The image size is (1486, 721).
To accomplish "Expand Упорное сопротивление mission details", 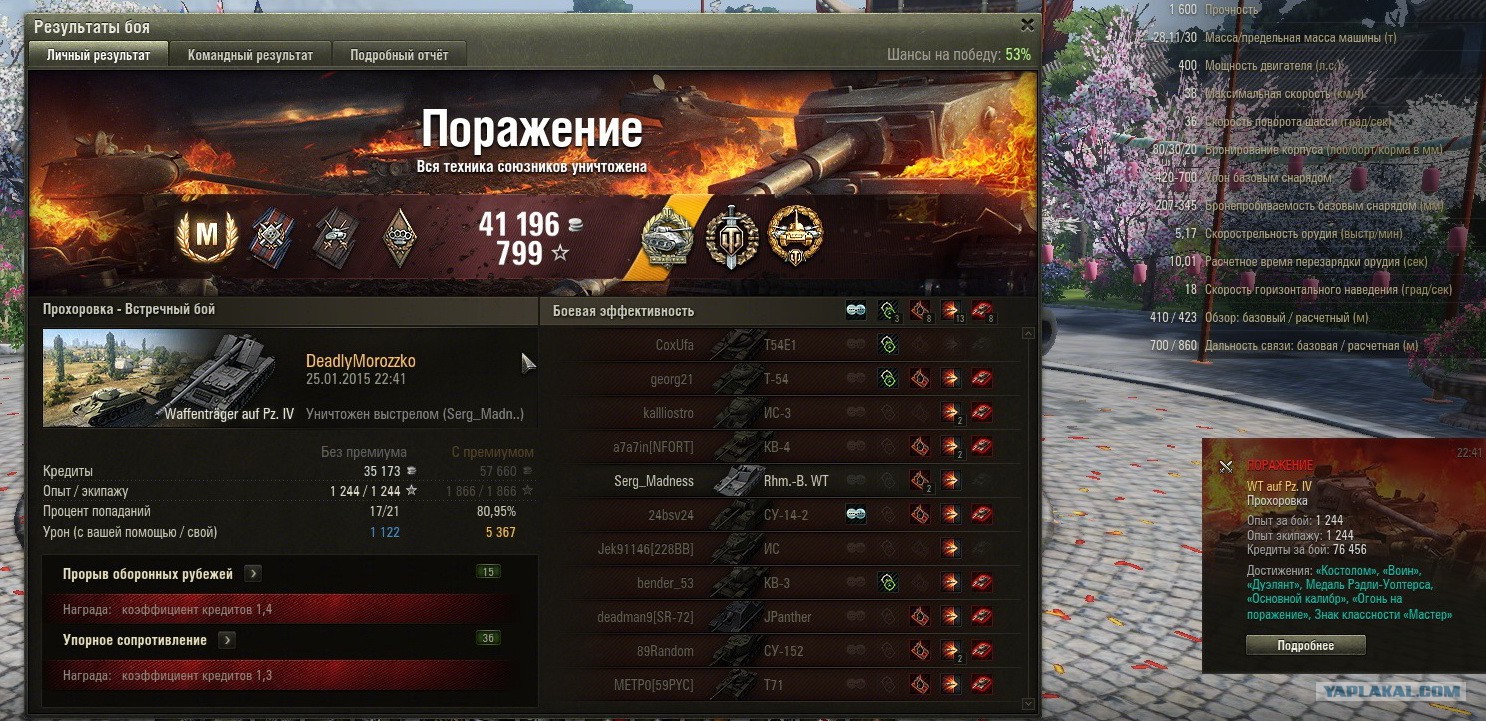I will (x=228, y=640).
